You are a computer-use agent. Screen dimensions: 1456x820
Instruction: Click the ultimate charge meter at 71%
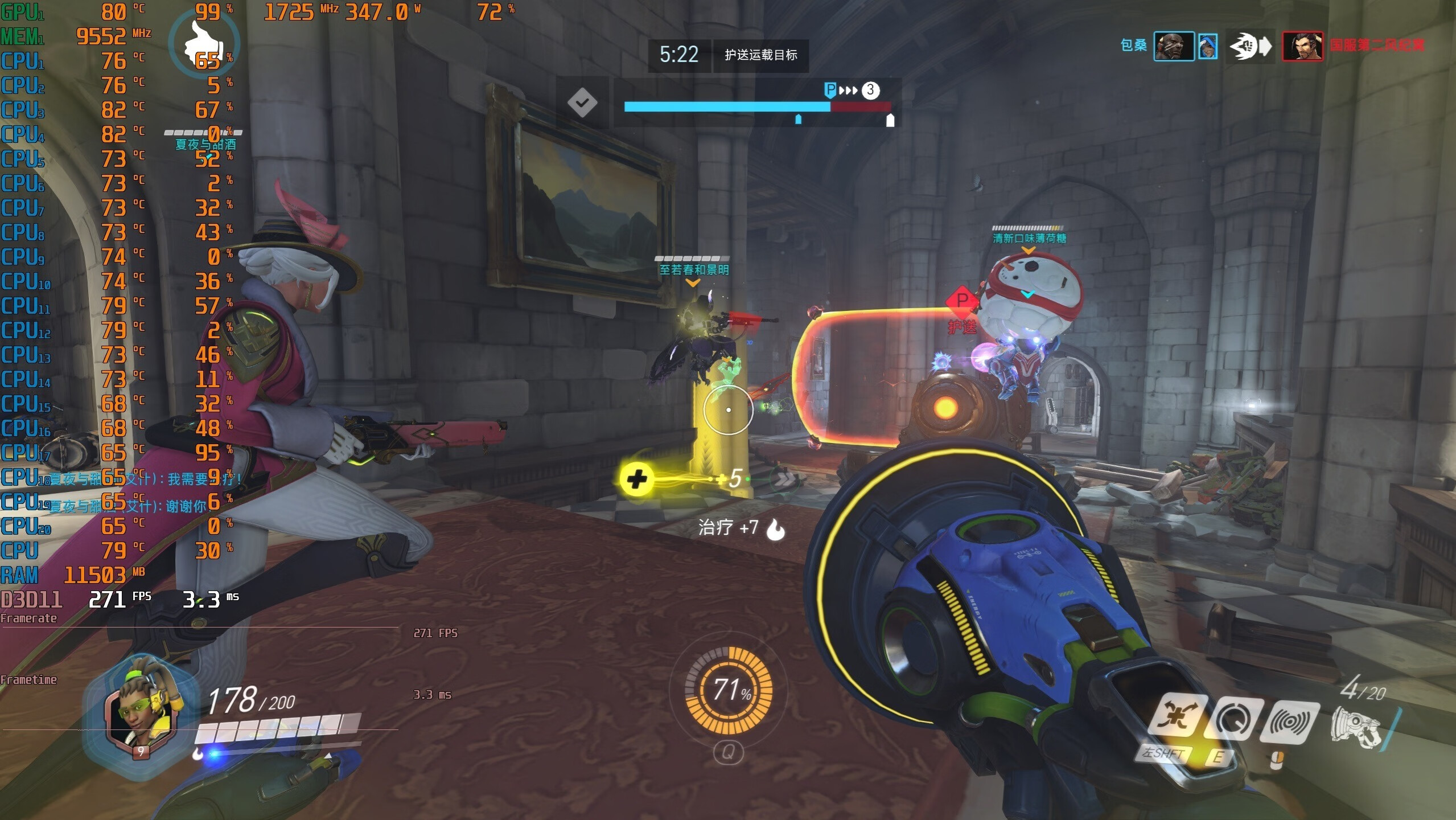[729, 690]
